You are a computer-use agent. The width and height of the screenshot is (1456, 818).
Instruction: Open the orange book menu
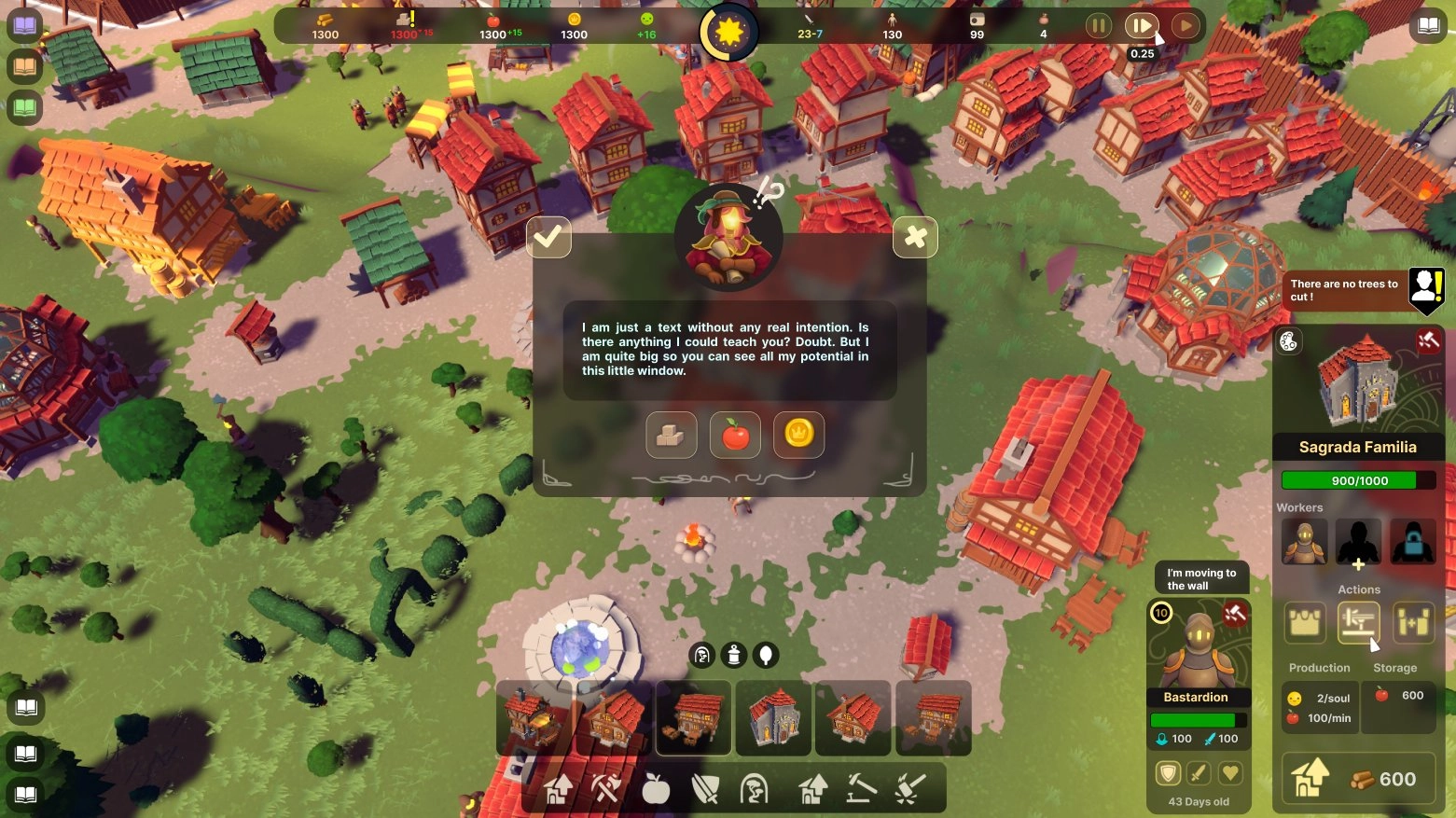pos(25,67)
